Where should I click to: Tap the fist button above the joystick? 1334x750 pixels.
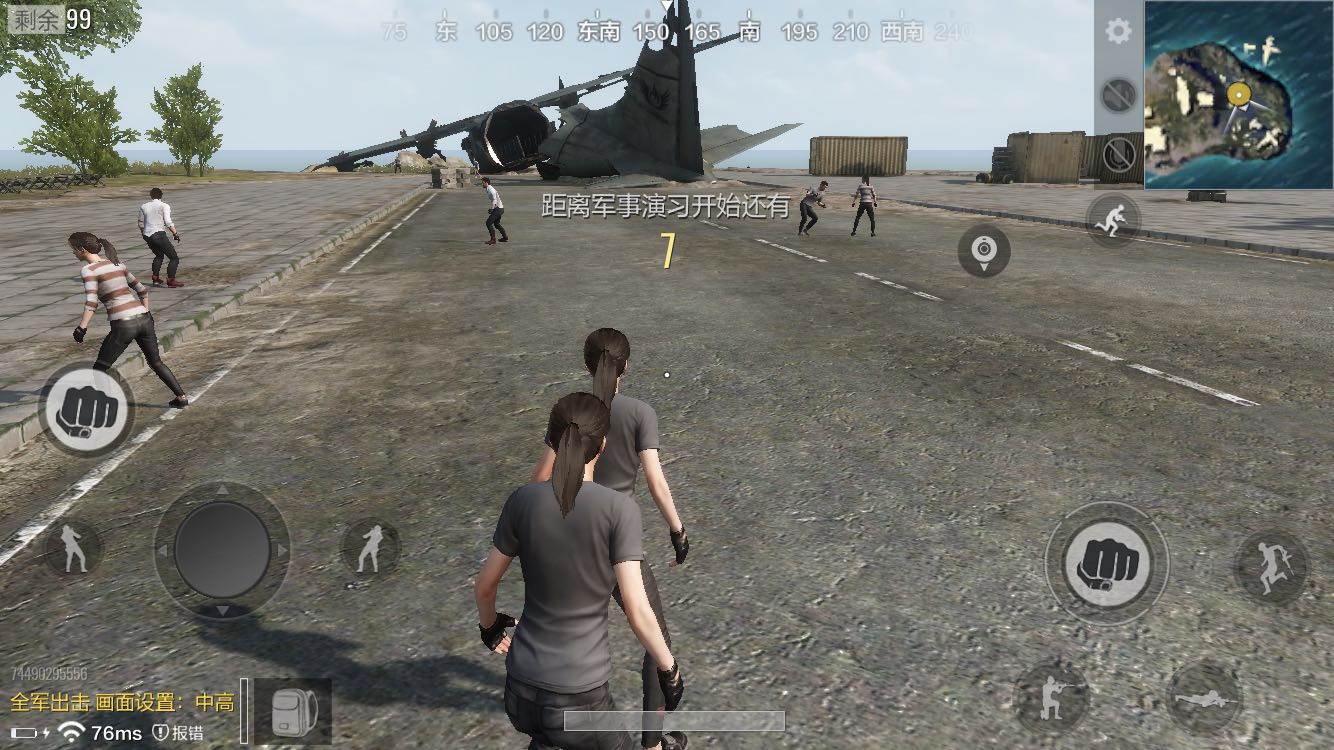(x=86, y=410)
